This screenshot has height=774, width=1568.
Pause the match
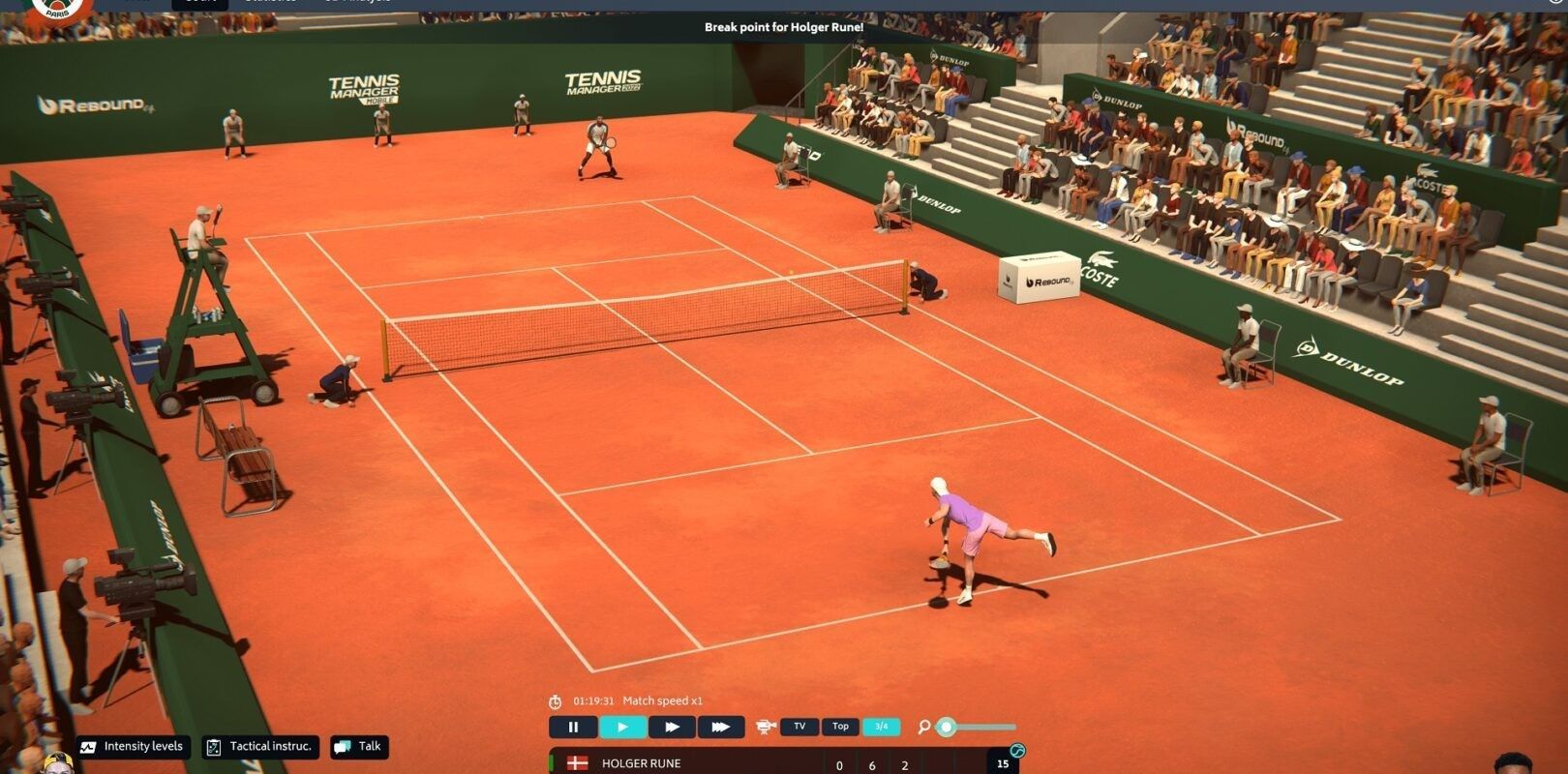coord(573,727)
